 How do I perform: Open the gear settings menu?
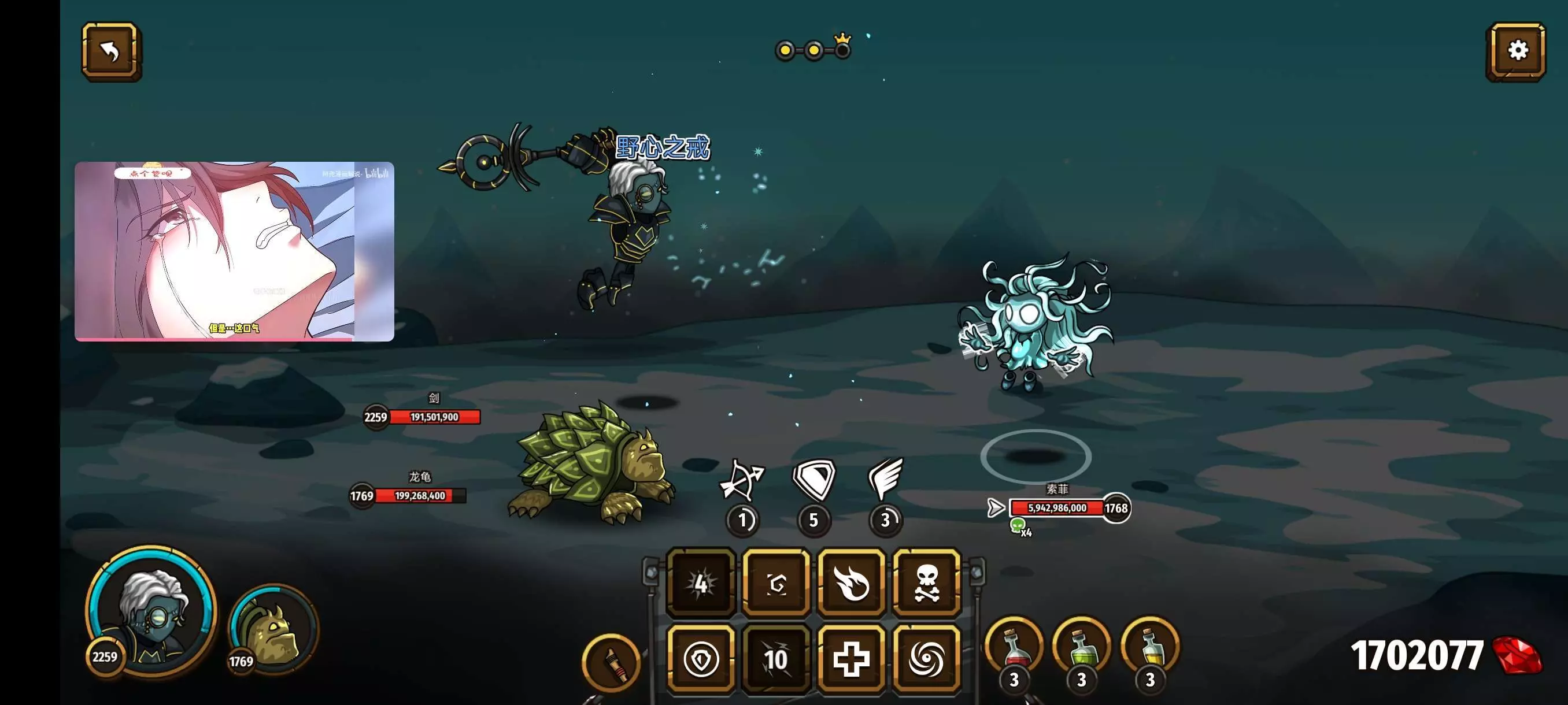click(x=1517, y=51)
